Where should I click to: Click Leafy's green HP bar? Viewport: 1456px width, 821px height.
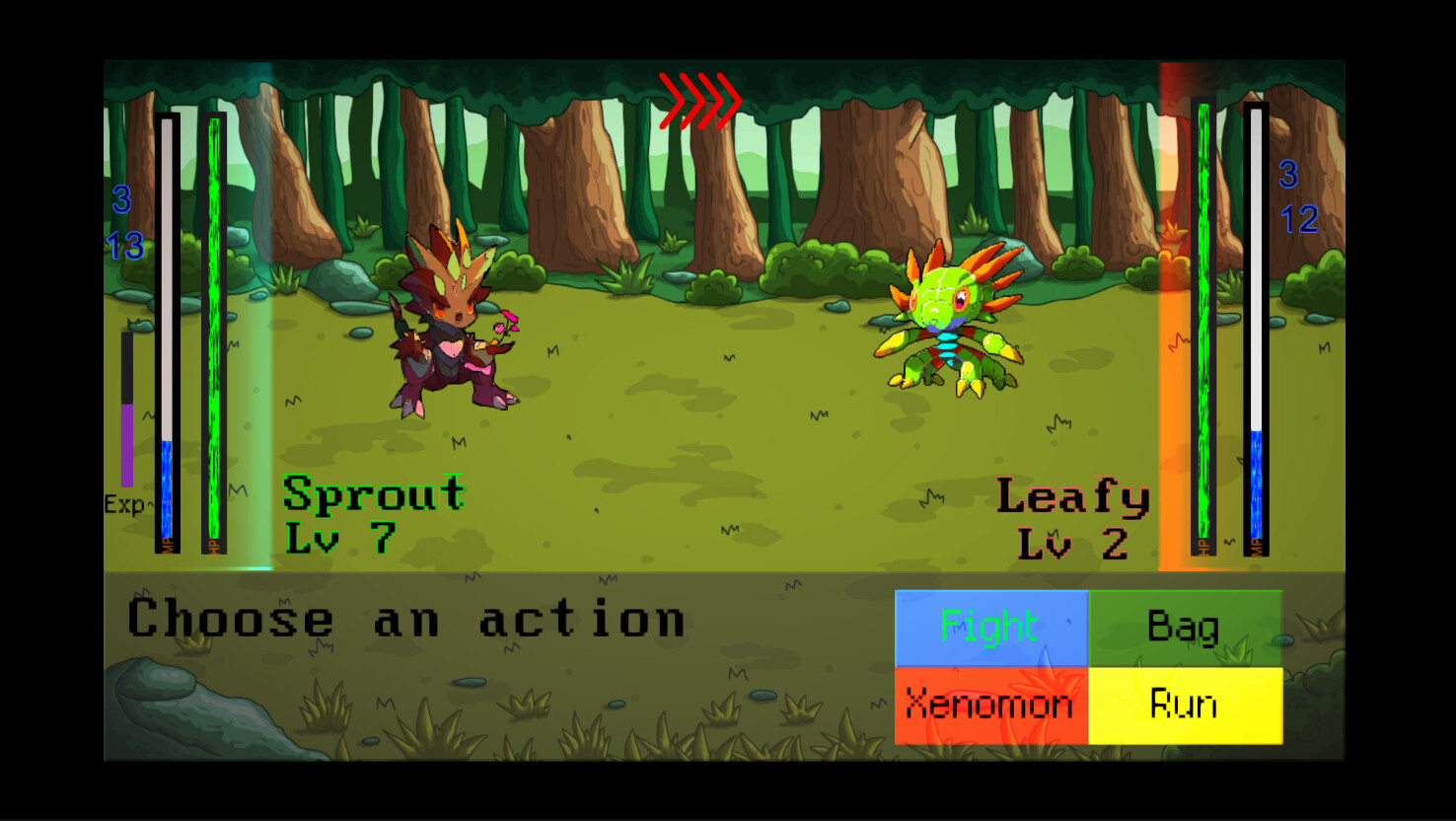[1202, 326]
